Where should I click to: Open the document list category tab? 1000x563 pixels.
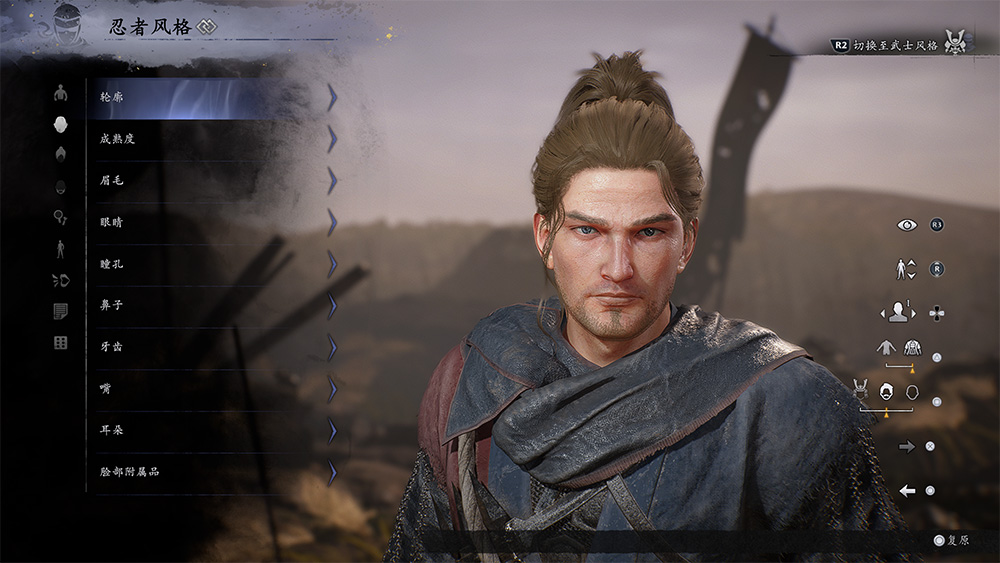61,312
